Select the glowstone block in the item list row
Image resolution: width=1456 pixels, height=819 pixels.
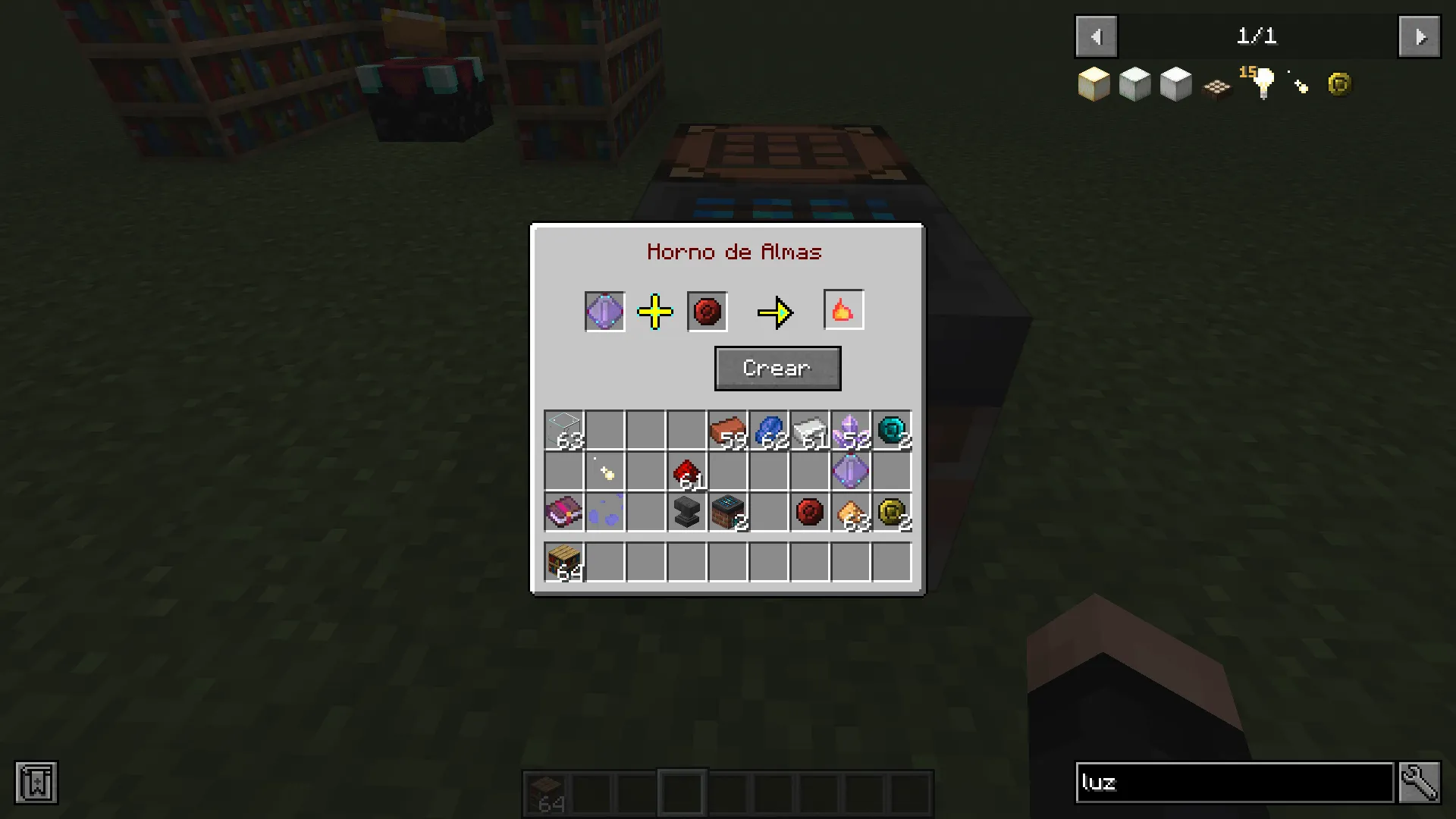pos(1094,83)
